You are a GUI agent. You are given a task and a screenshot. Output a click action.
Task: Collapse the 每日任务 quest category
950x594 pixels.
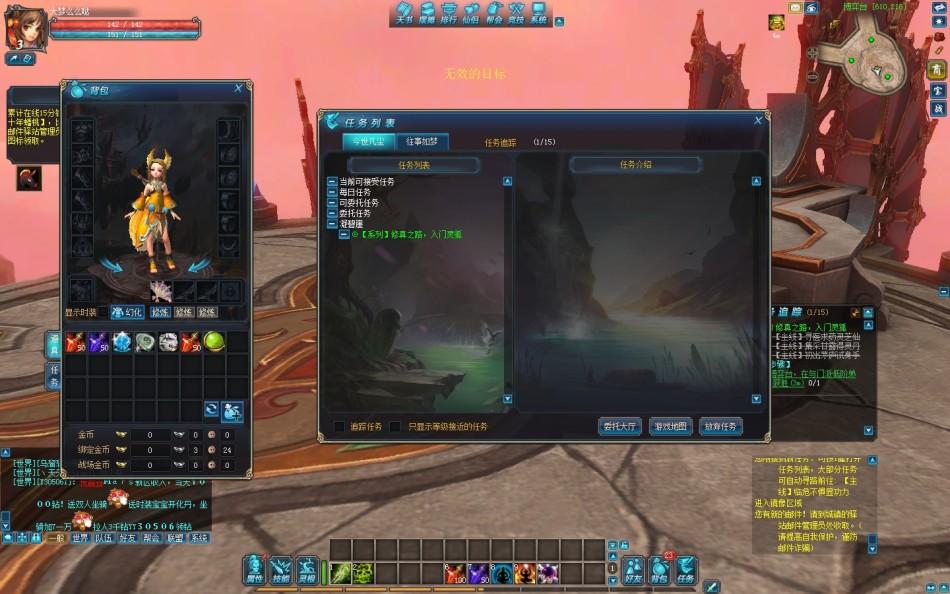[332, 192]
